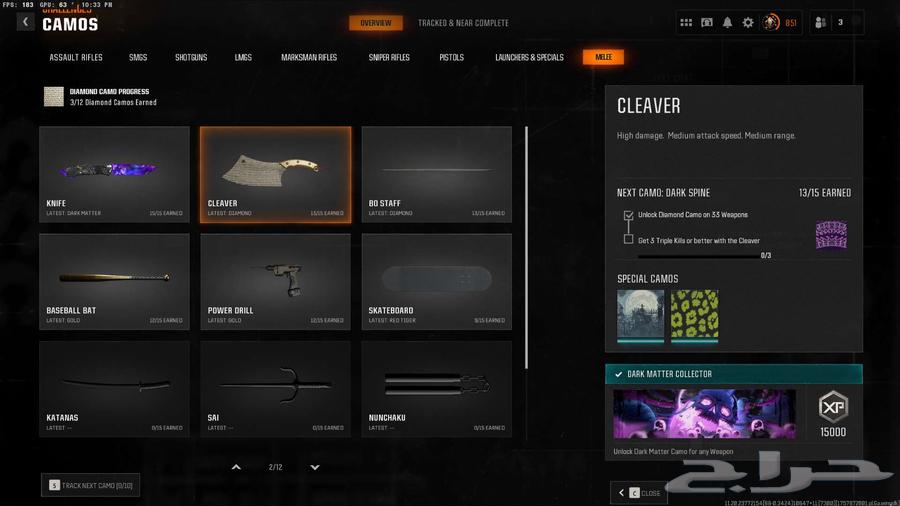Viewport: 900px width, 506px height.
Task: Switch to the Sniper Rifles tab
Action: coord(389,58)
